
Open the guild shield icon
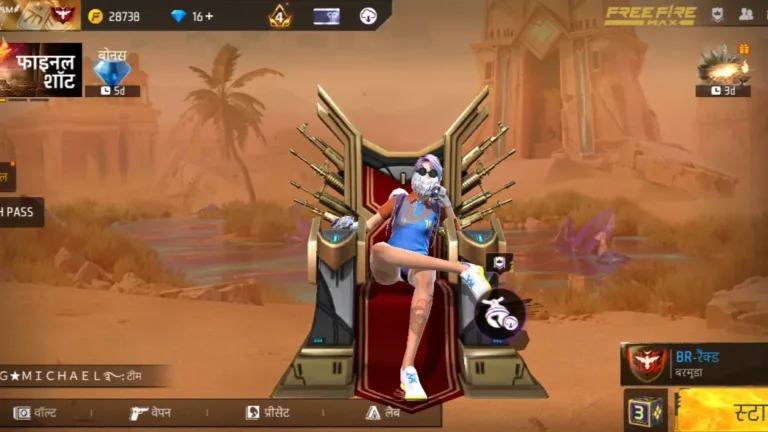pos(717,14)
